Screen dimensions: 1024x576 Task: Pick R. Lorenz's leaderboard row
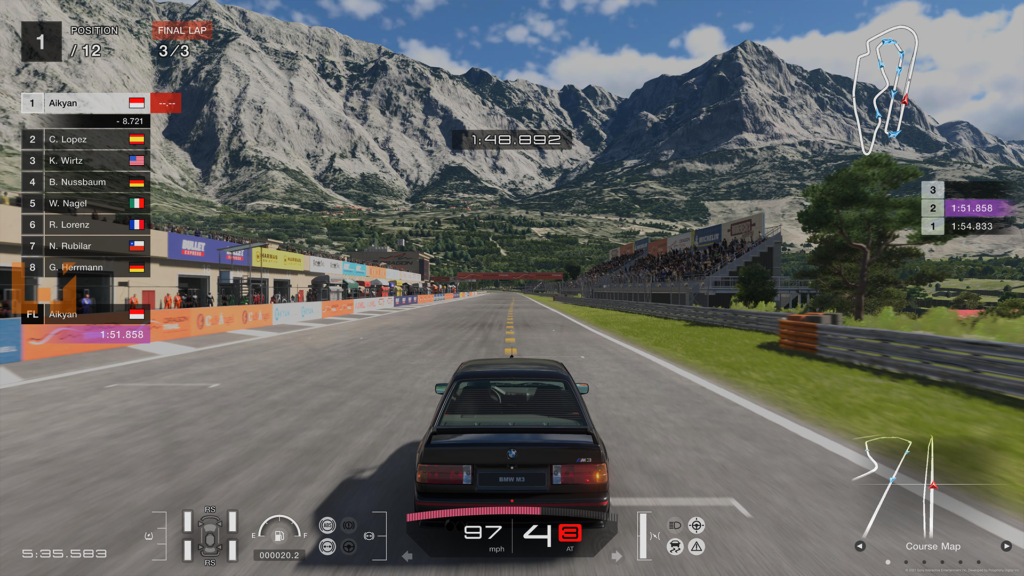pos(85,225)
